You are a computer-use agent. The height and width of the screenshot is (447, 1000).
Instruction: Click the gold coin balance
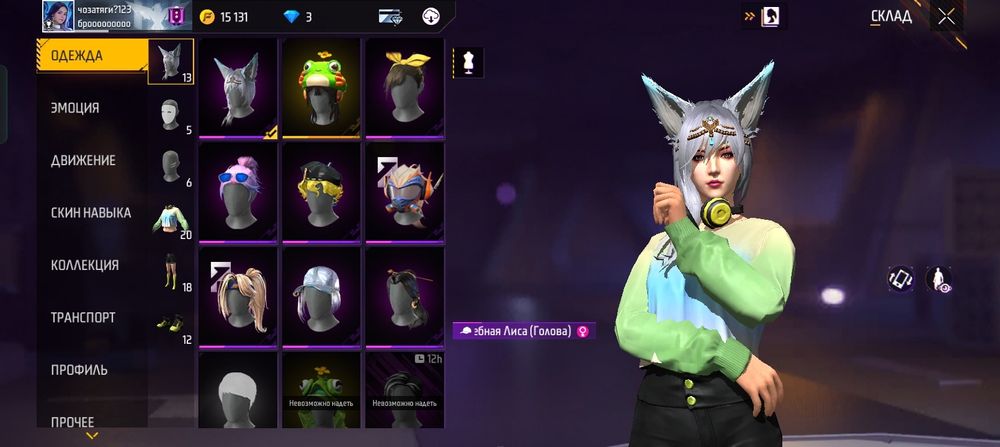click(225, 17)
